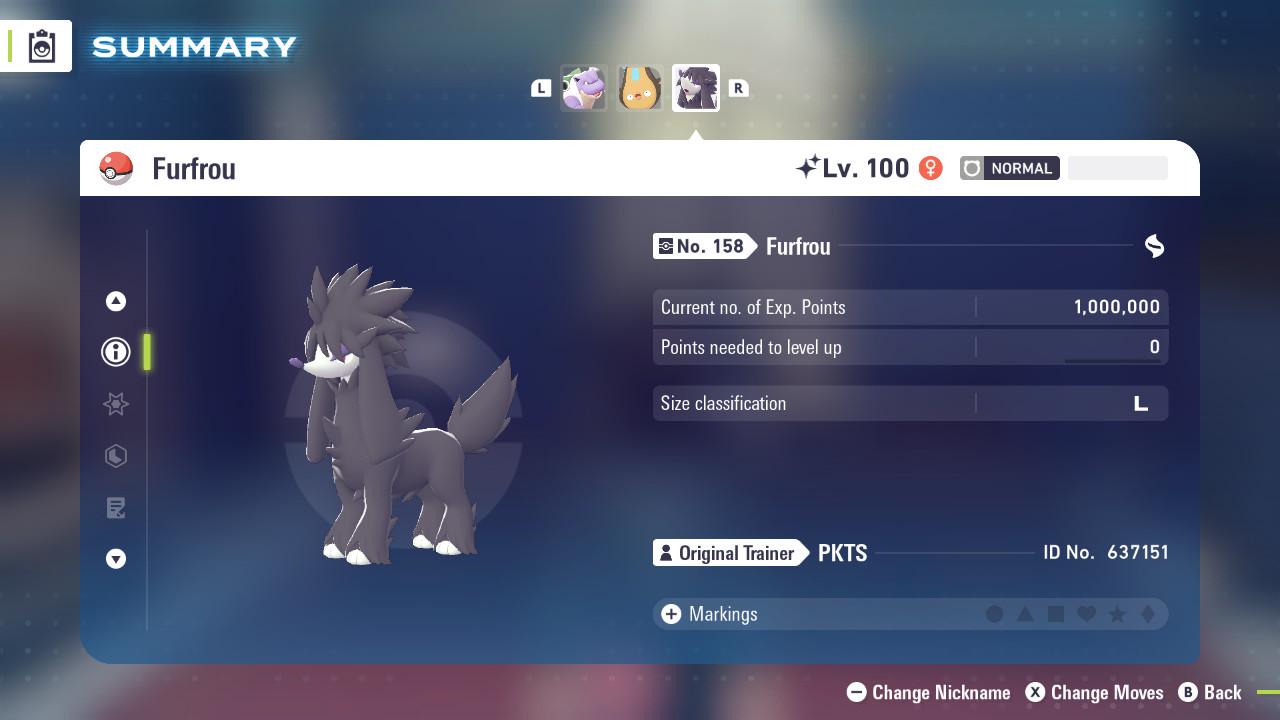Viewport: 1280px width, 720px height.
Task: Expand Markings with the plus button
Action: [670, 614]
